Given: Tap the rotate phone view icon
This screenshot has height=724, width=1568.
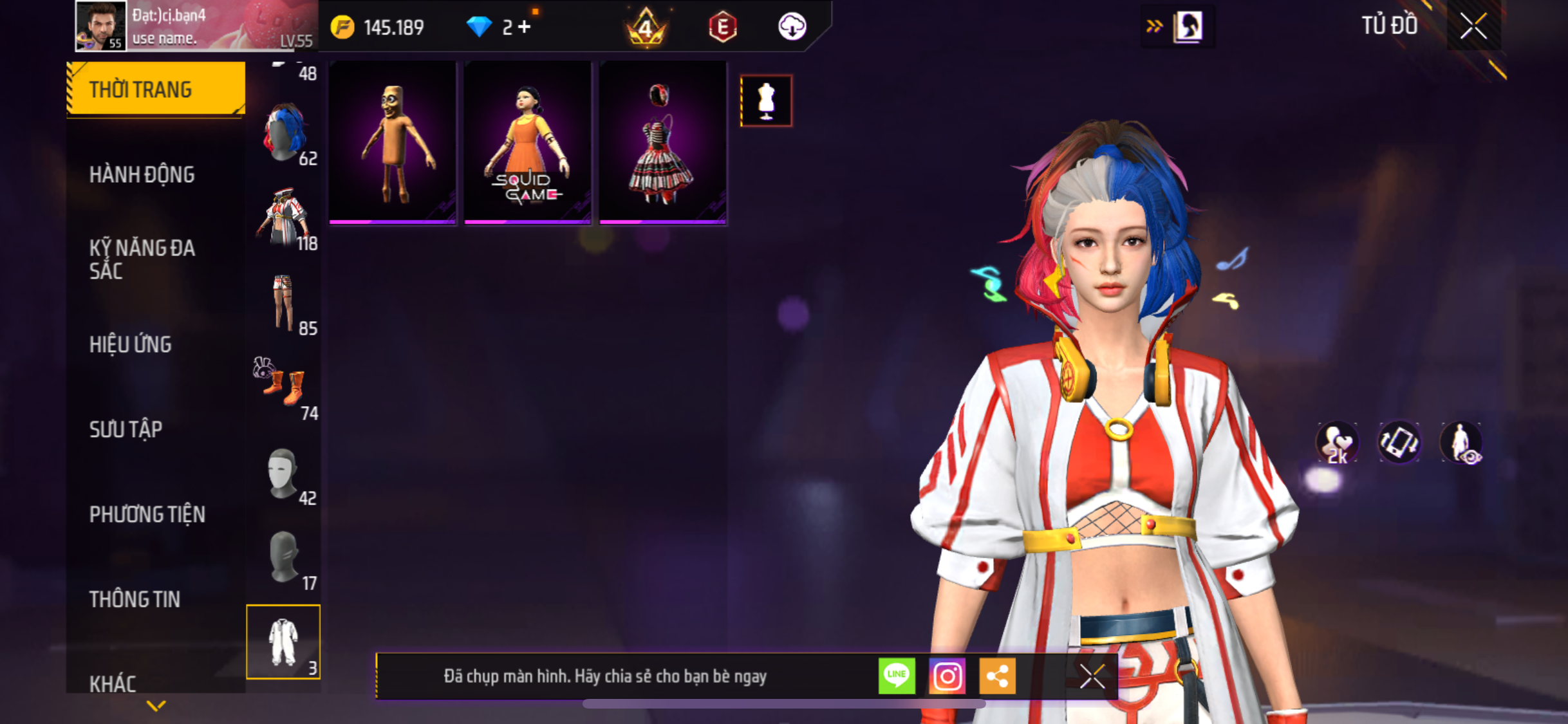Looking at the screenshot, I should tap(1399, 442).
